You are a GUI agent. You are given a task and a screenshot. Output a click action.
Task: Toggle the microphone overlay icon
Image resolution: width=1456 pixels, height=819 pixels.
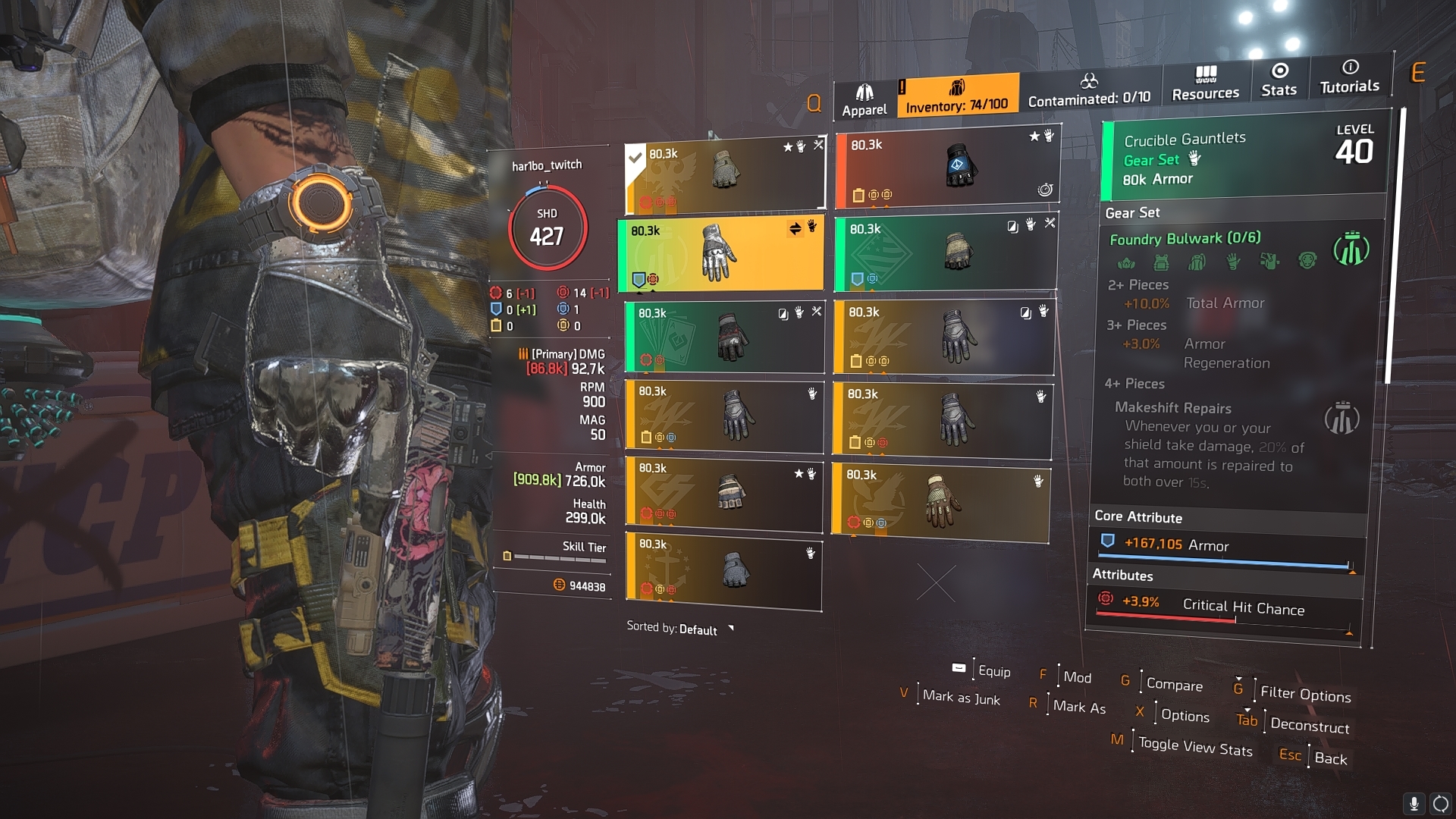point(1414,804)
